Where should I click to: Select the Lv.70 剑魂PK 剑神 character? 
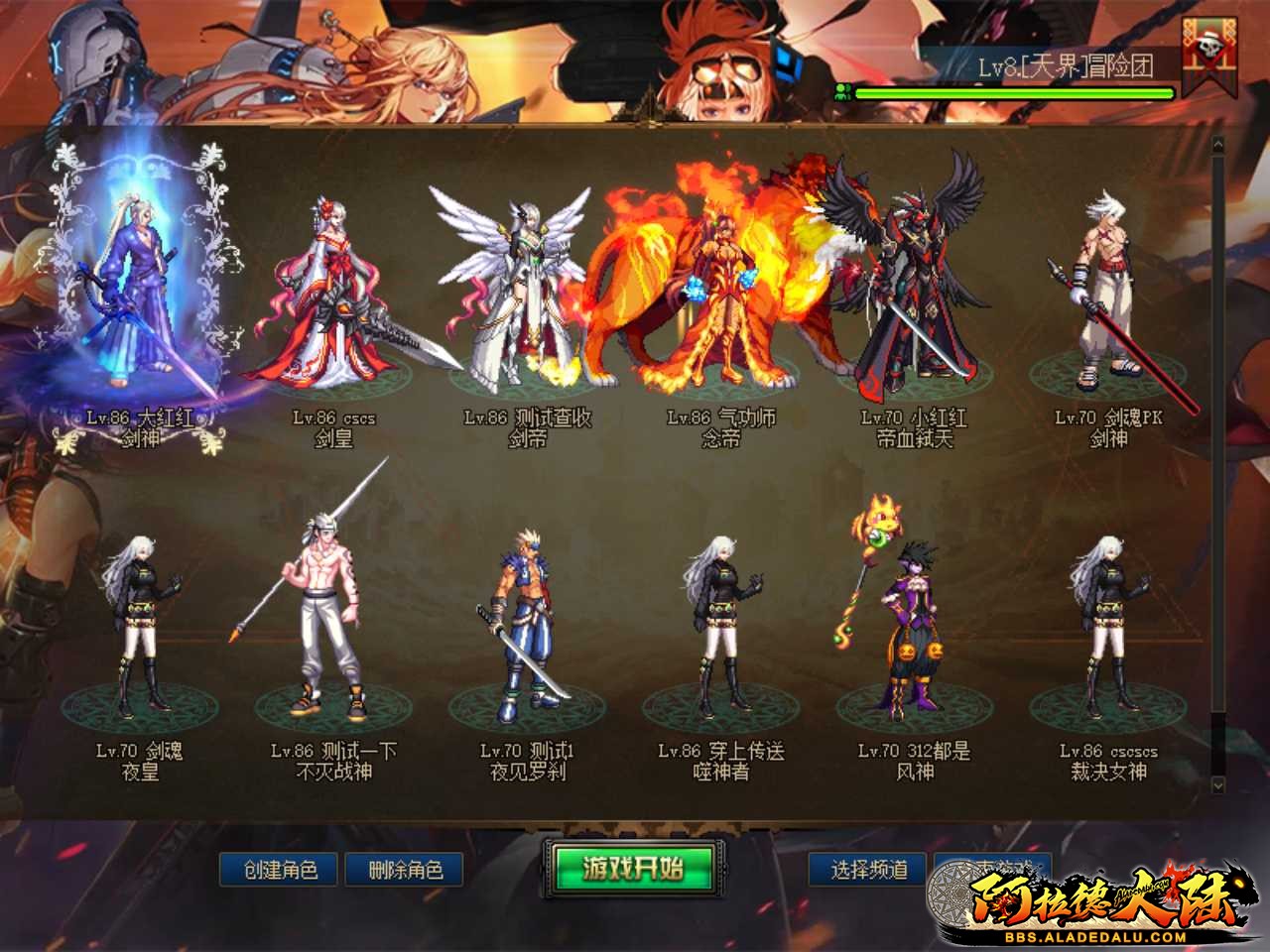[1106, 297]
